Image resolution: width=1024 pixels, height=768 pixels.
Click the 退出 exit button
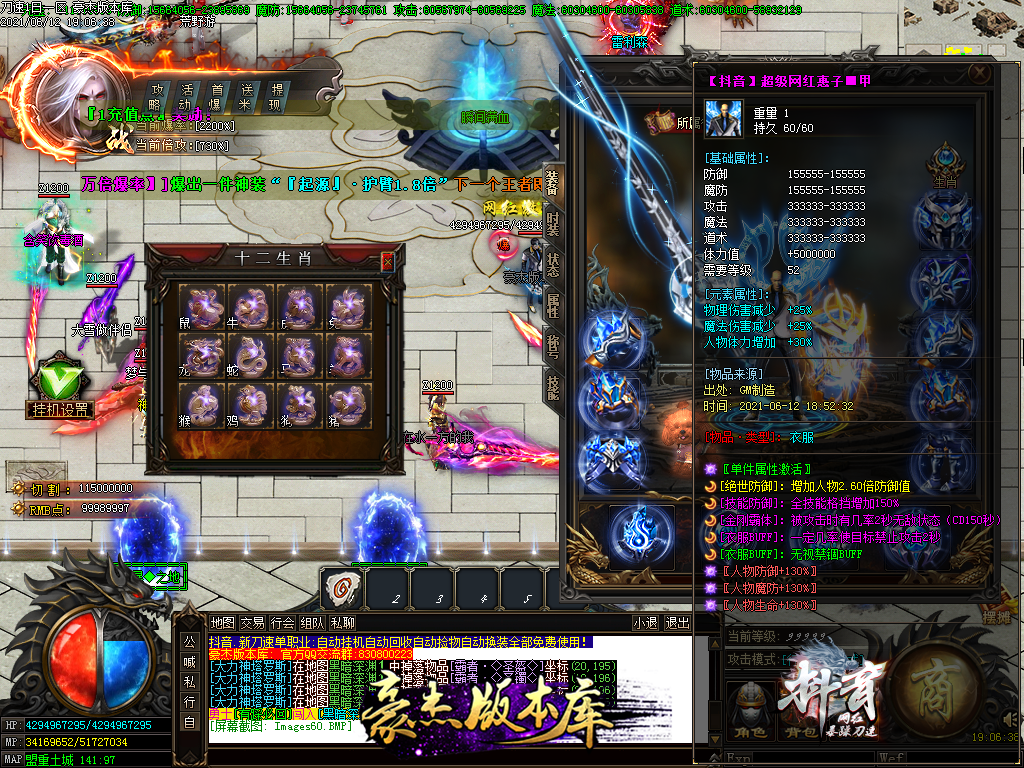(678, 623)
